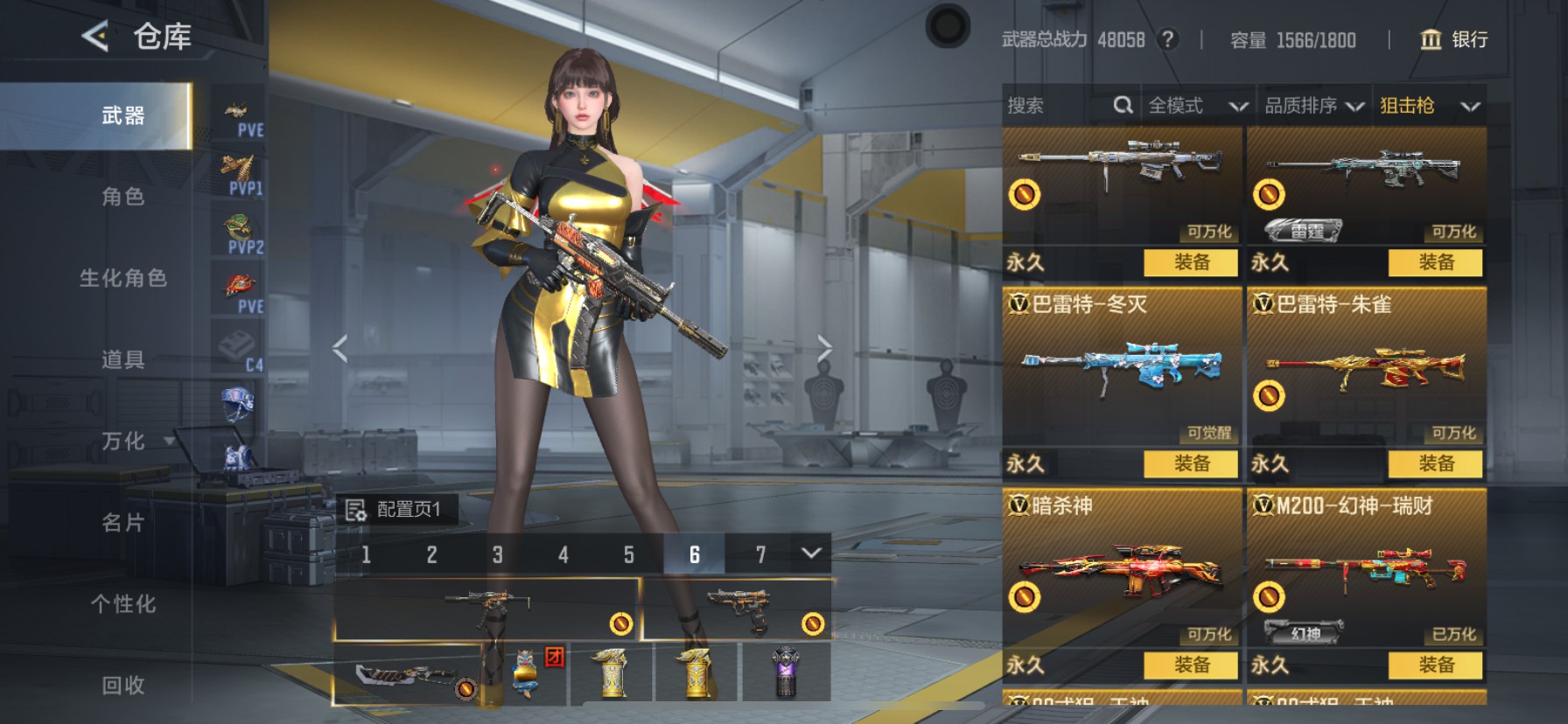Select the 道具 tab
Viewport: 1568px width, 724px height.
(122, 359)
